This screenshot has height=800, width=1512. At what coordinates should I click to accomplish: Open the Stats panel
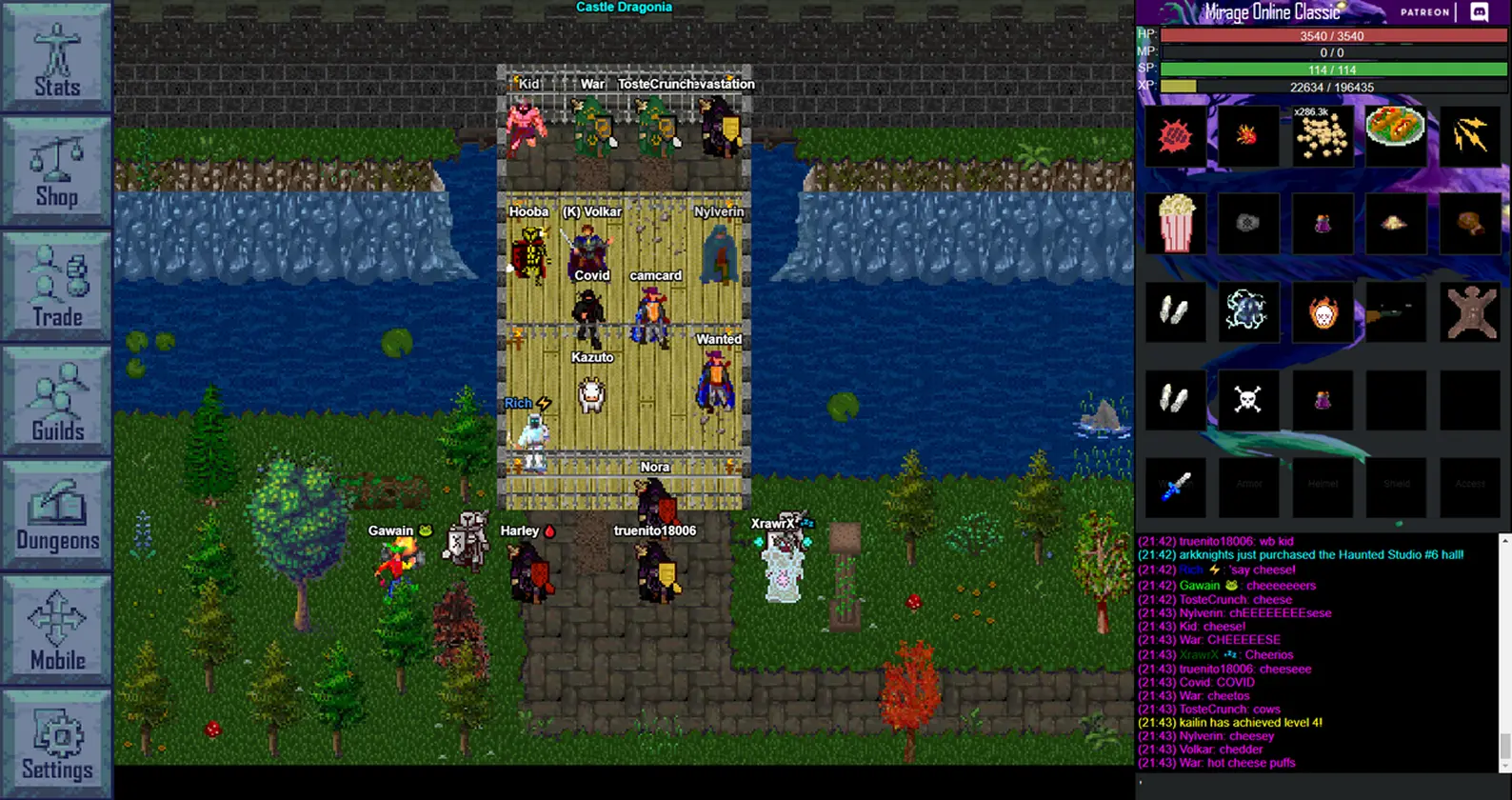[56, 58]
